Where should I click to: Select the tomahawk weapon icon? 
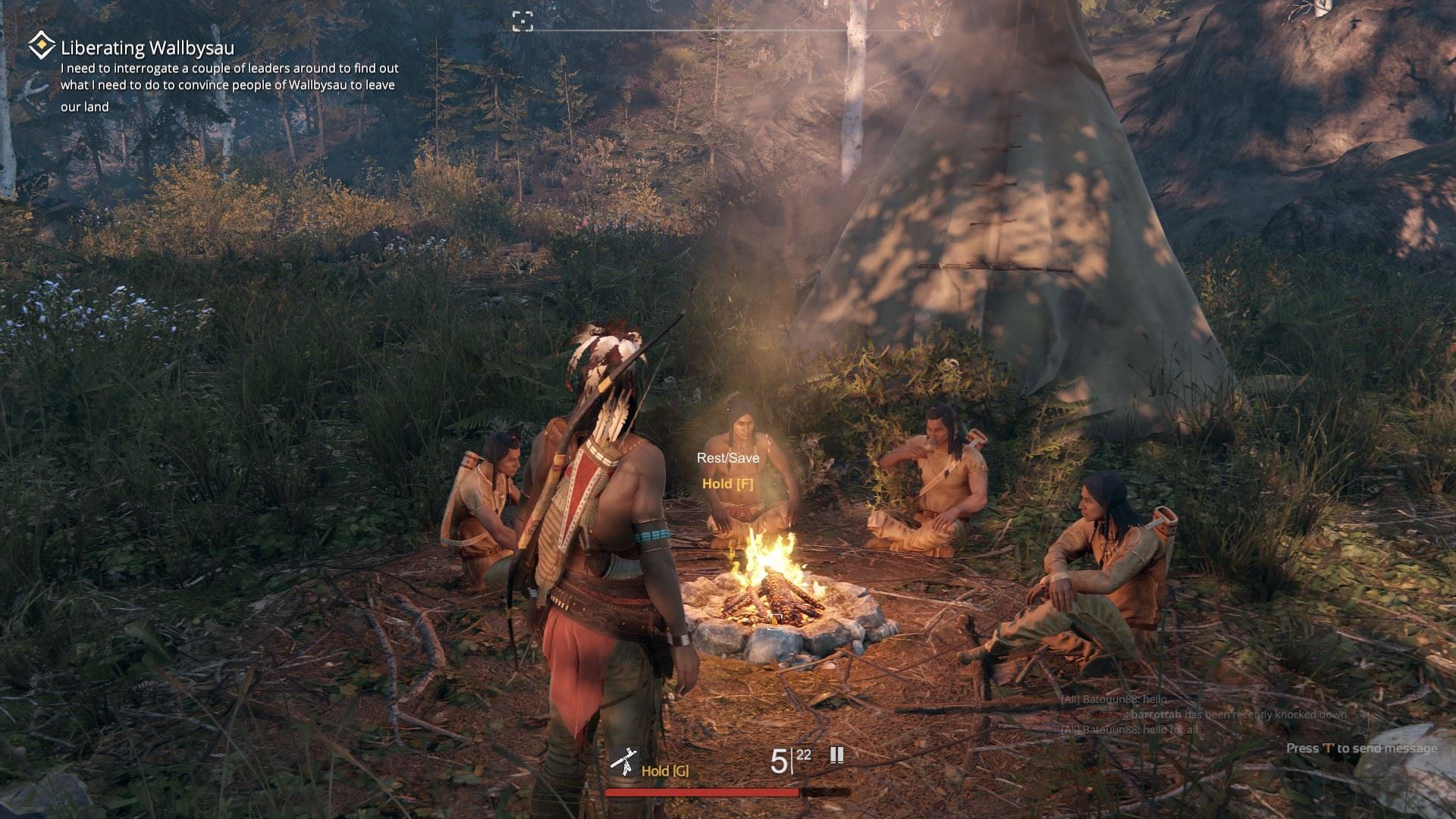click(623, 762)
